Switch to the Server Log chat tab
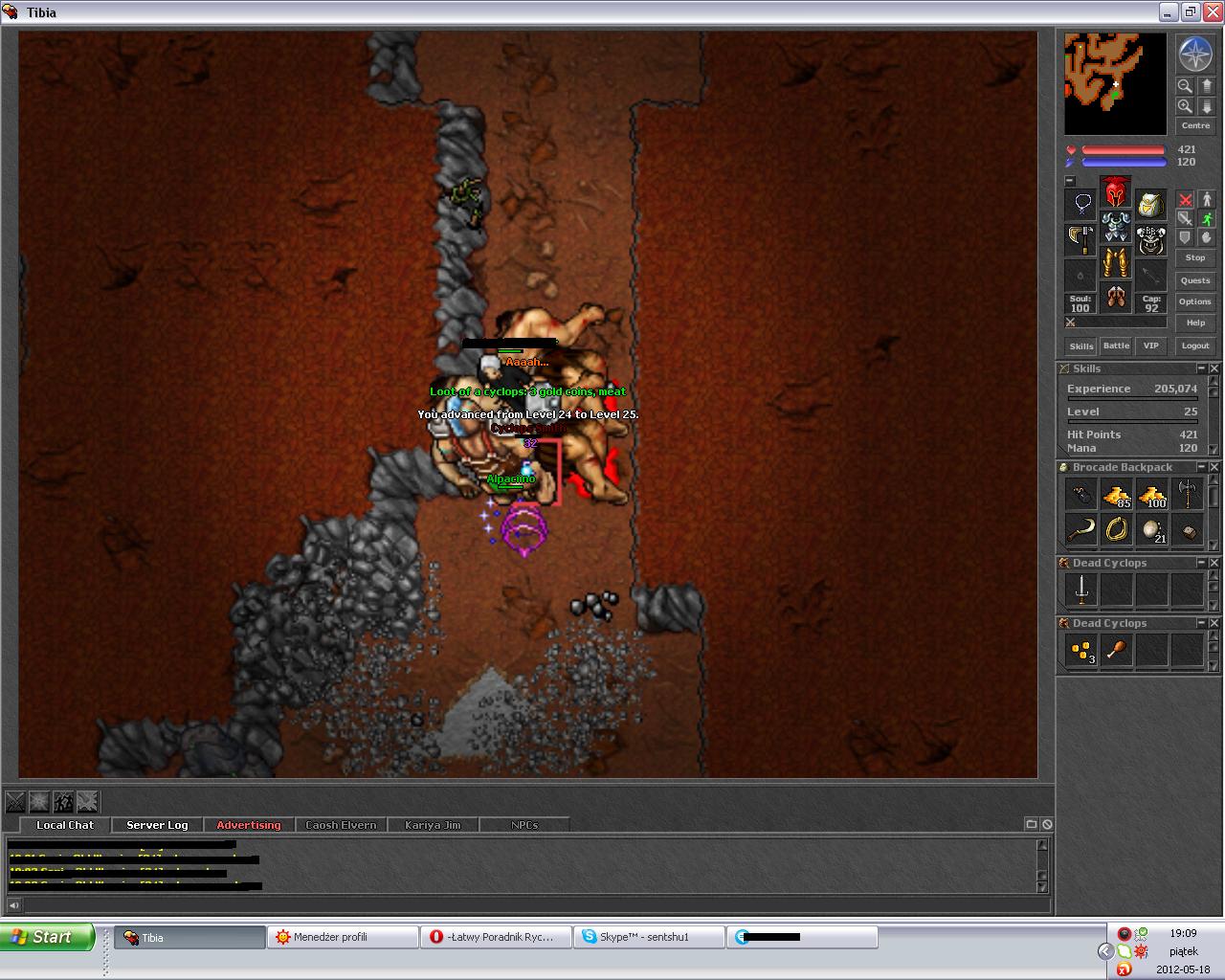Screen dimensions: 1225x980 pyautogui.click(x=157, y=825)
